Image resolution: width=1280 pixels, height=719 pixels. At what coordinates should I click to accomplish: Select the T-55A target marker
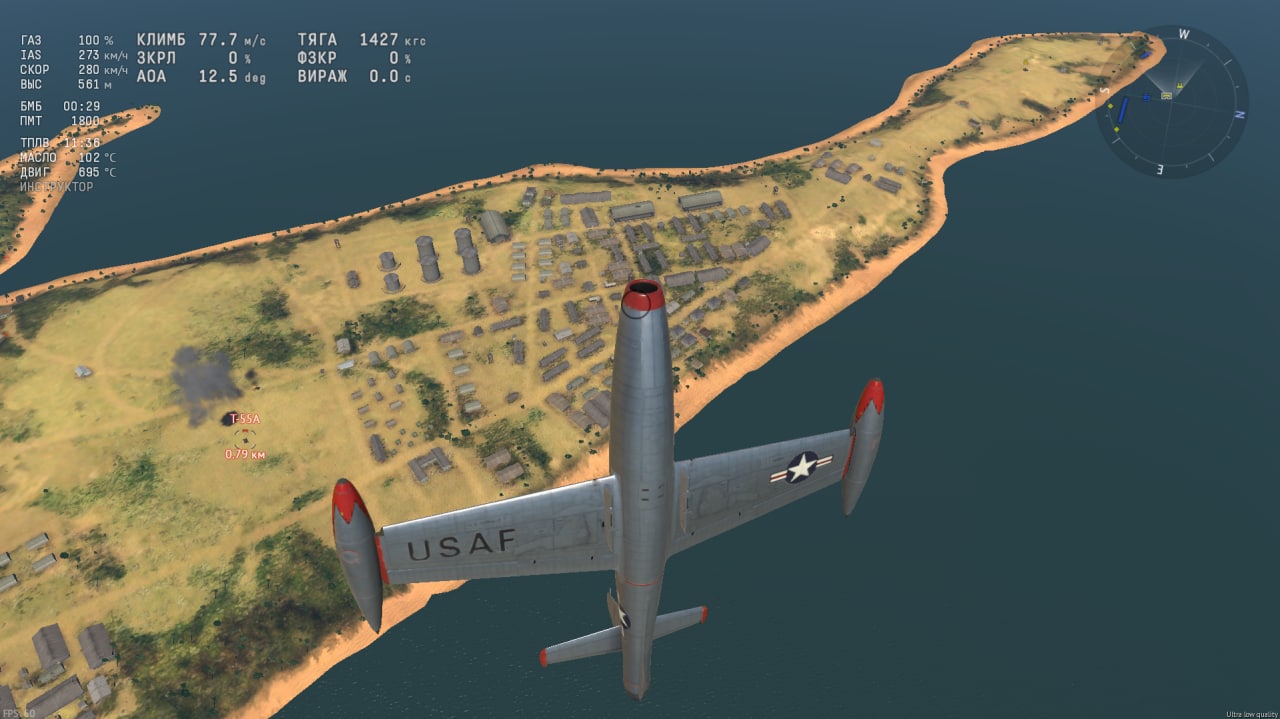click(x=245, y=437)
